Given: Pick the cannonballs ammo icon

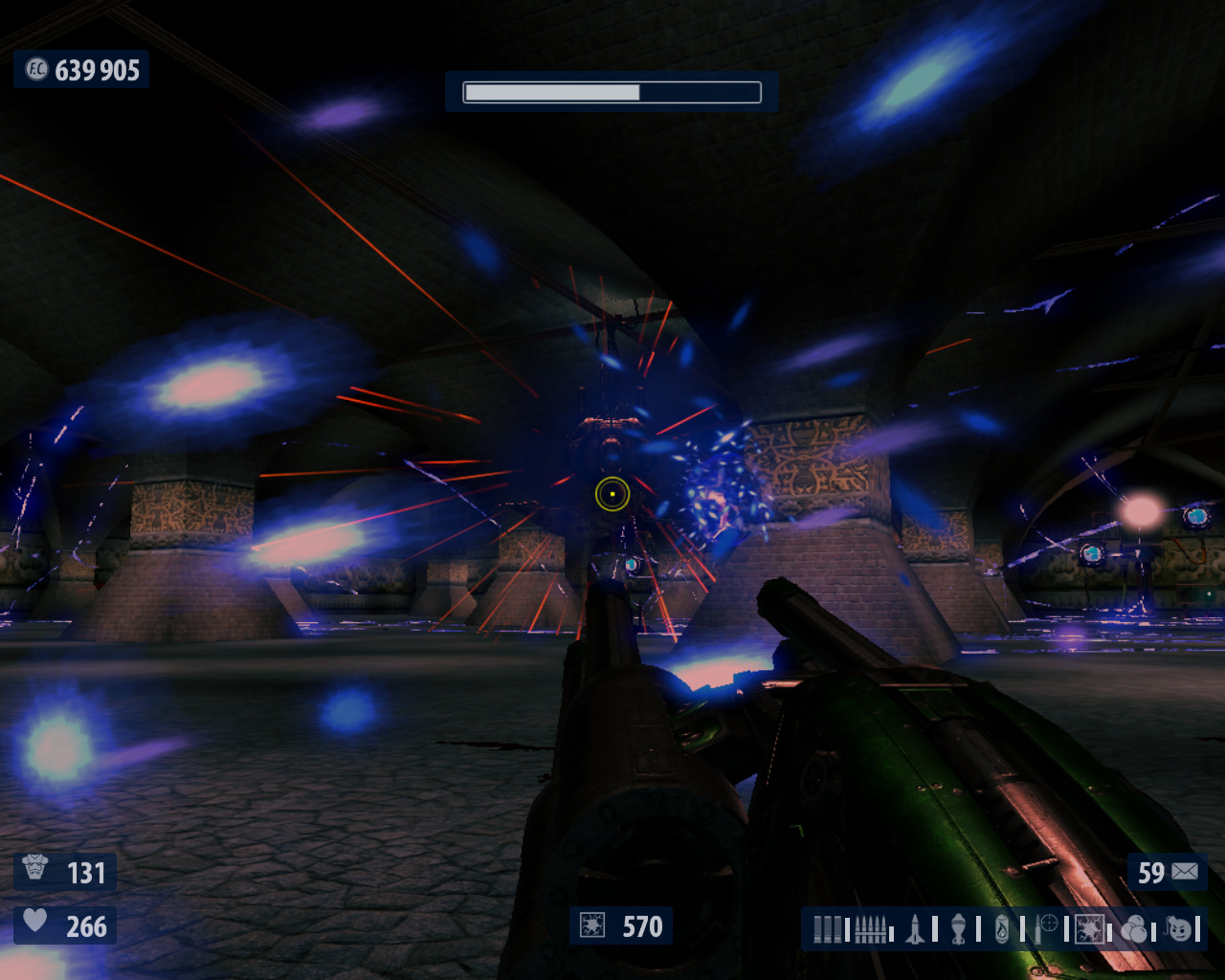Looking at the screenshot, I should click(1133, 928).
